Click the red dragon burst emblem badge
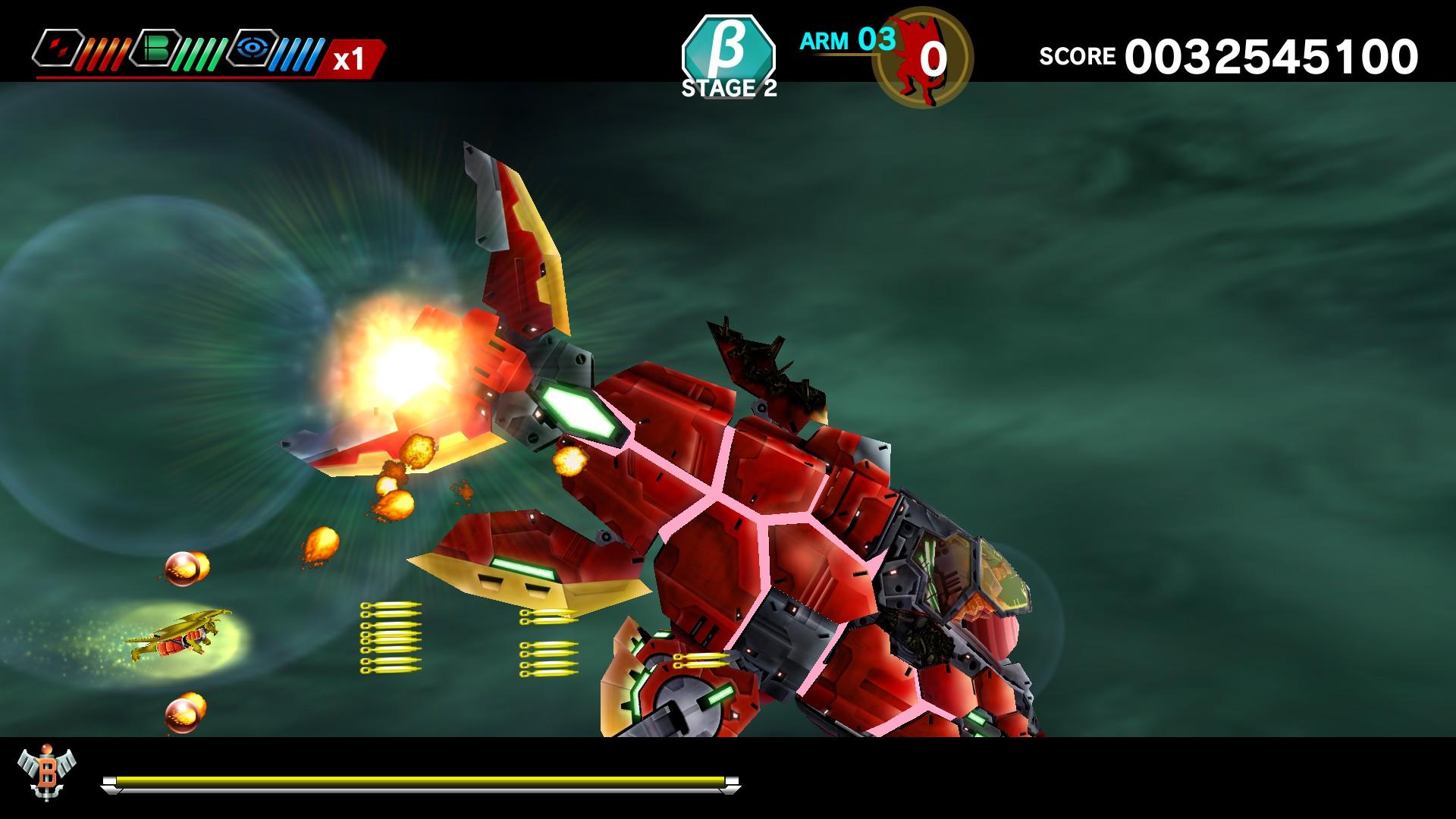The width and height of the screenshot is (1456, 819). 924,59
